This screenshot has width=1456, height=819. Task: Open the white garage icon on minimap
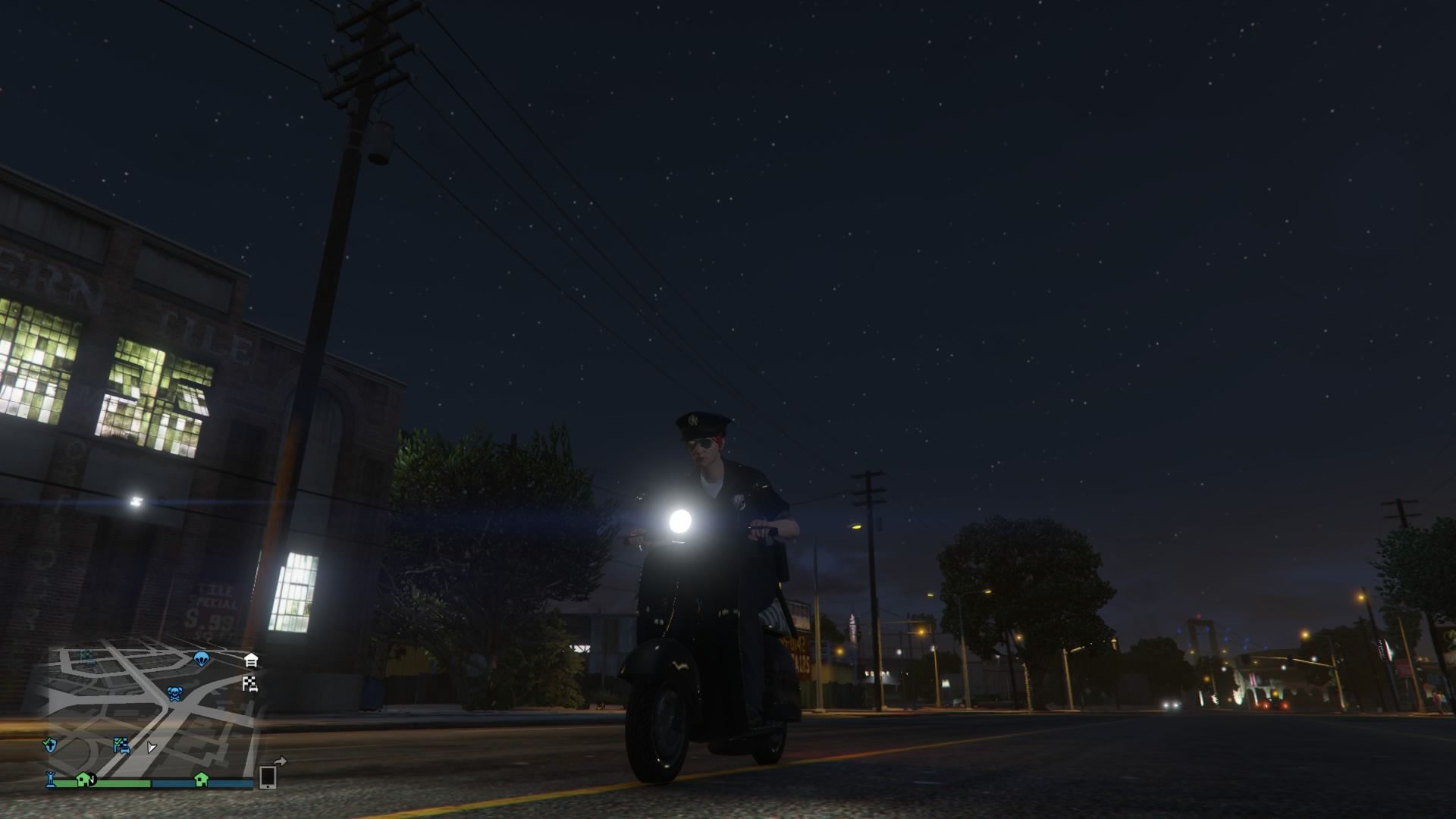251,659
